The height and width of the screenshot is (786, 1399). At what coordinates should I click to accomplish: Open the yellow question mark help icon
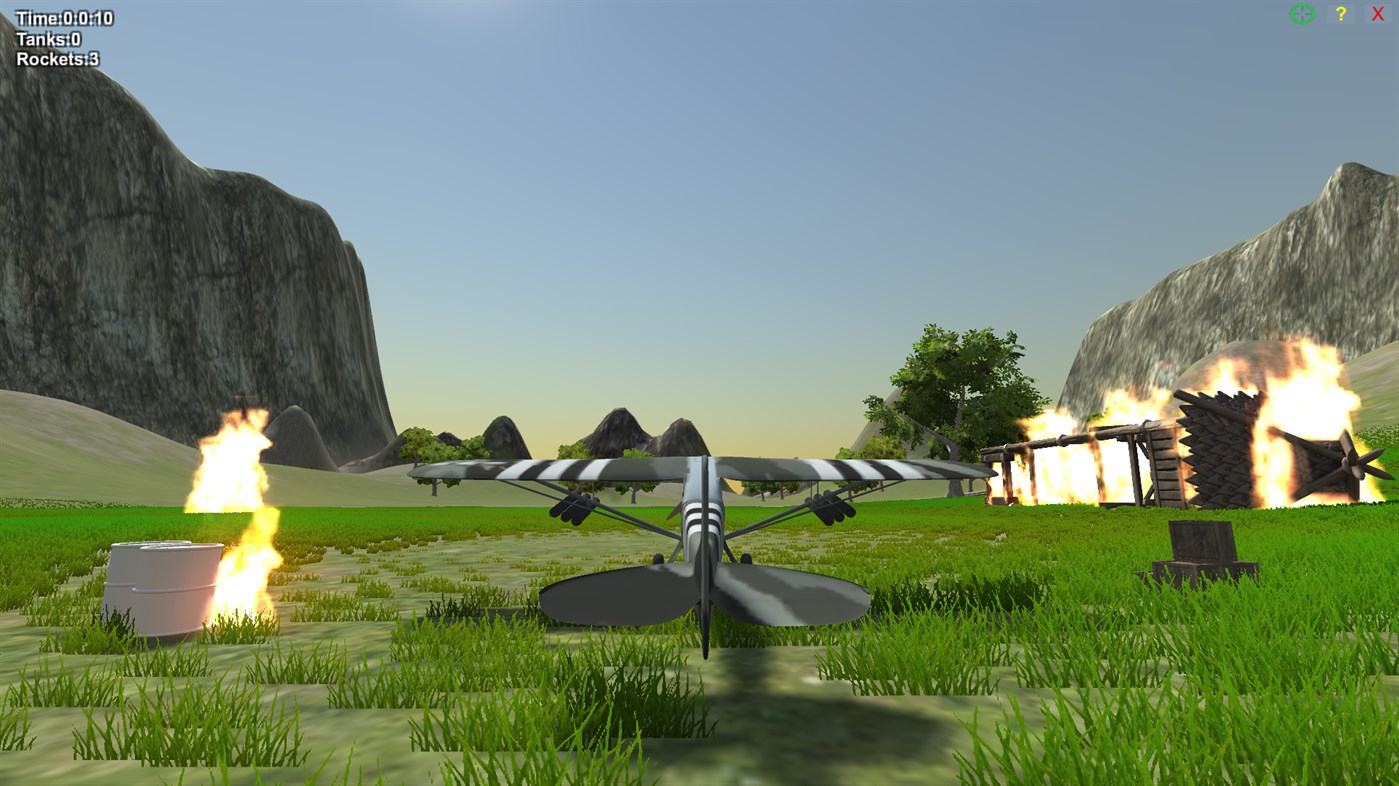click(1339, 13)
